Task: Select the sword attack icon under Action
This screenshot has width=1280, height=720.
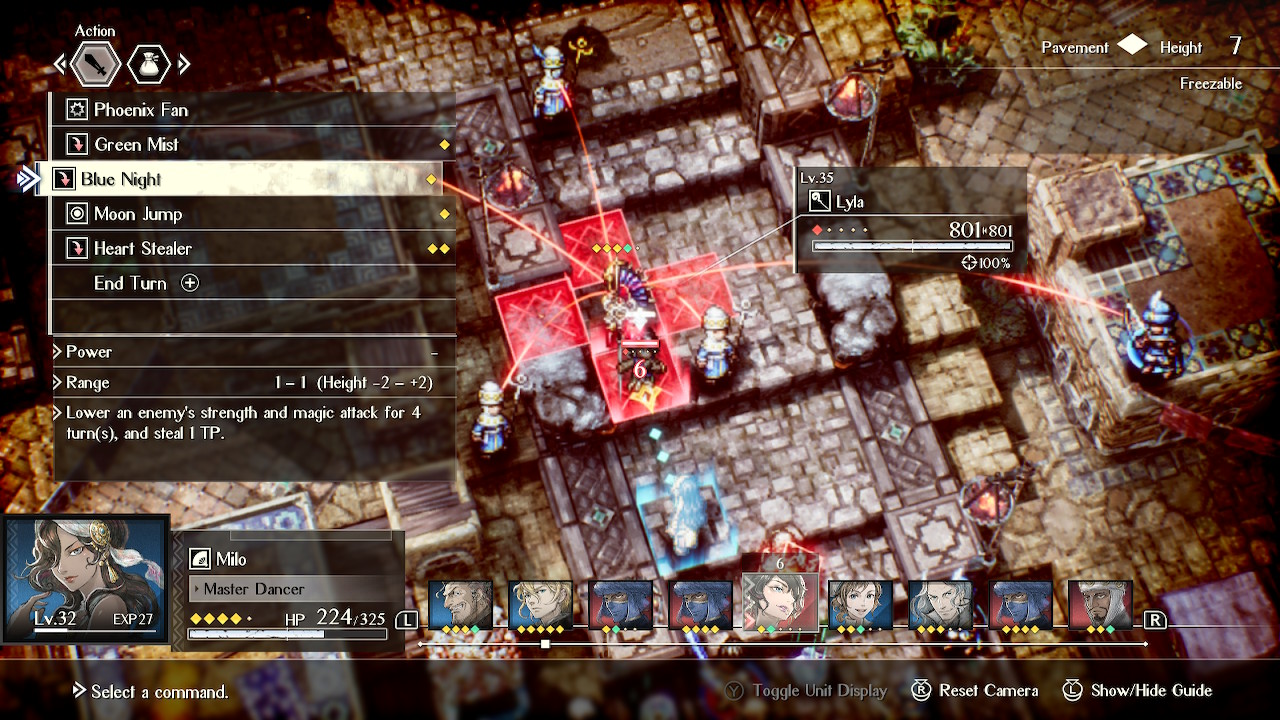Action: (x=96, y=63)
